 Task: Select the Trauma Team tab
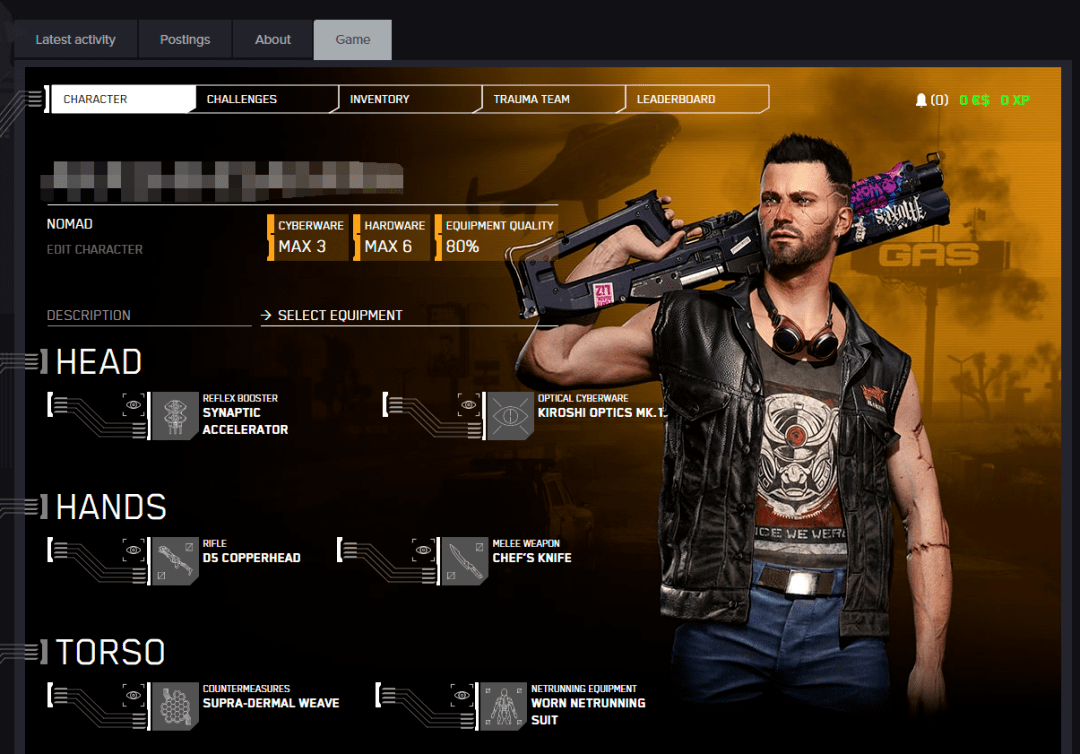pyautogui.click(x=531, y=99)
